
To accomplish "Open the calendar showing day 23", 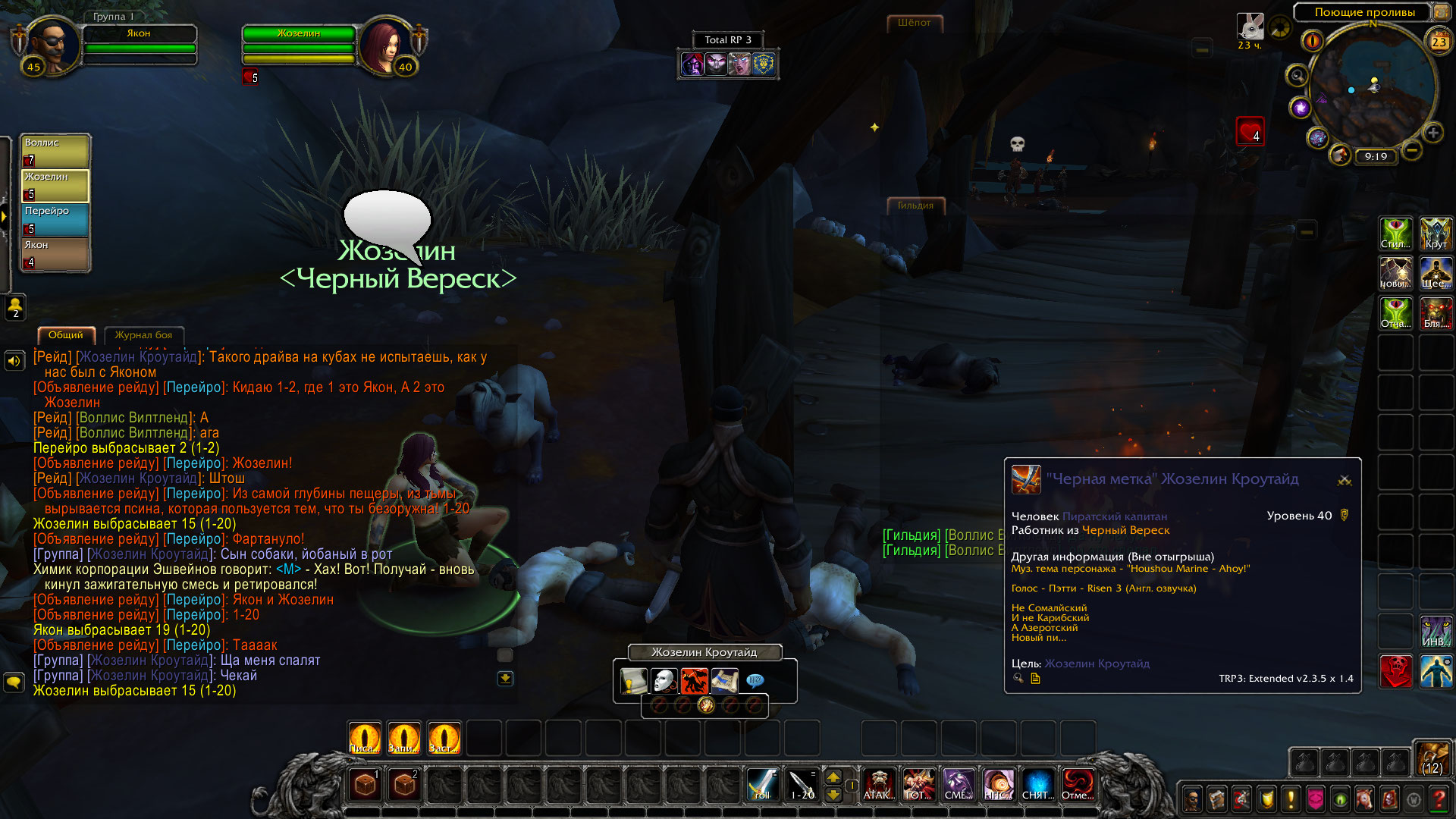I will (x=1439, y=42).
